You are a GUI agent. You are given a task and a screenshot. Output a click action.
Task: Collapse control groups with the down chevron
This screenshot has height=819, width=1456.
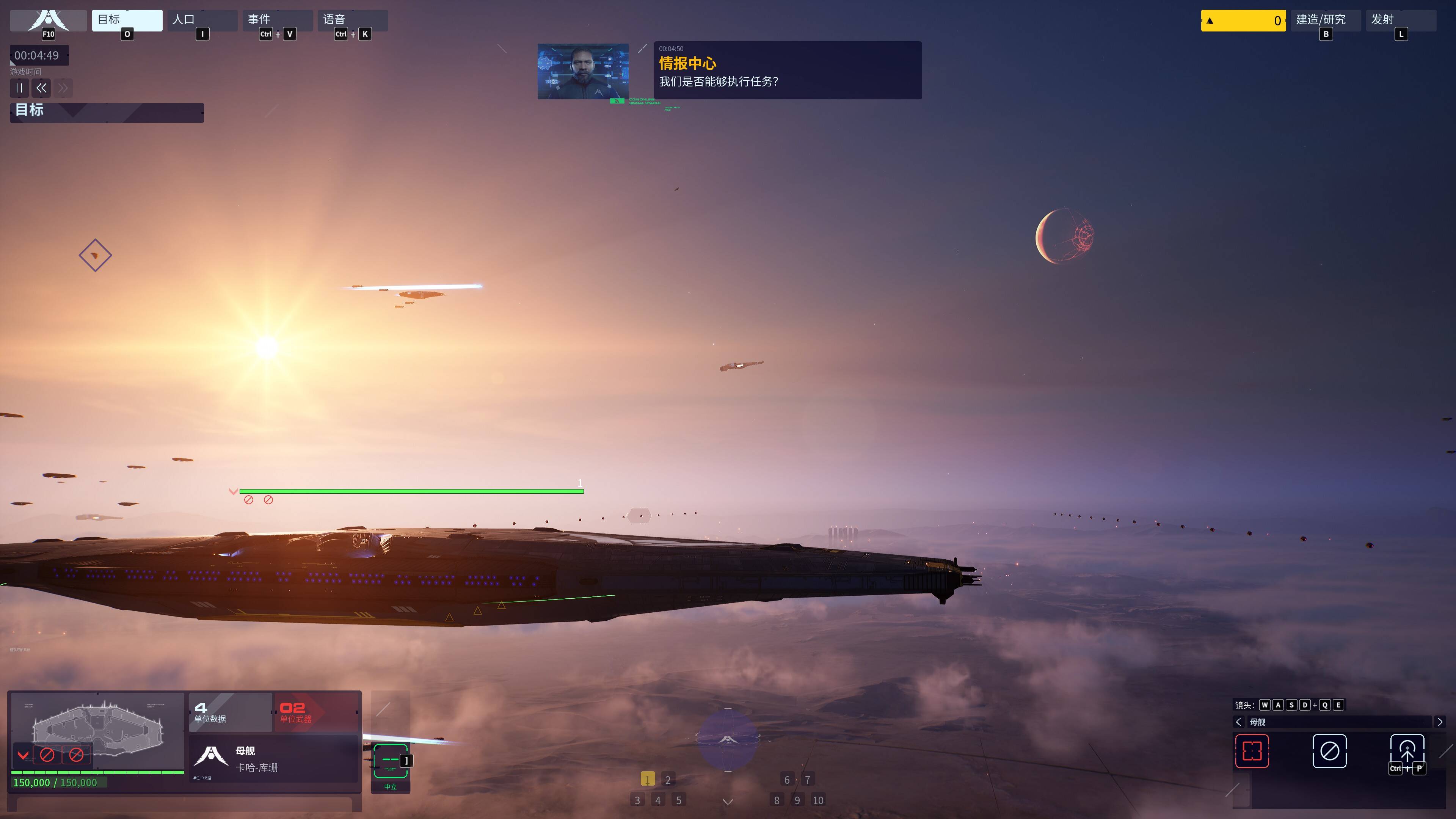(x=728, y=802)
